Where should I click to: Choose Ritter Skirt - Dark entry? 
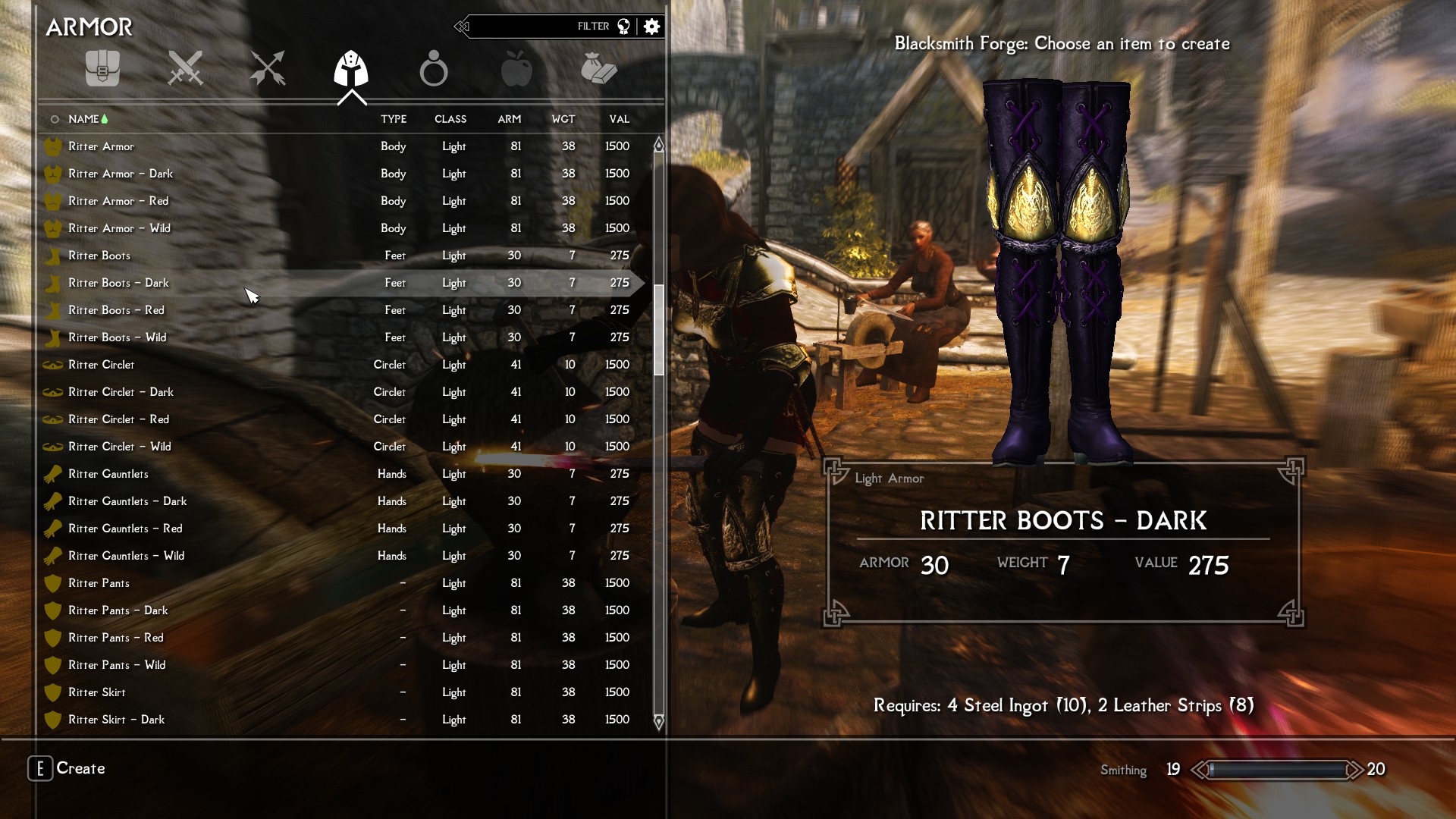[116, 720]
